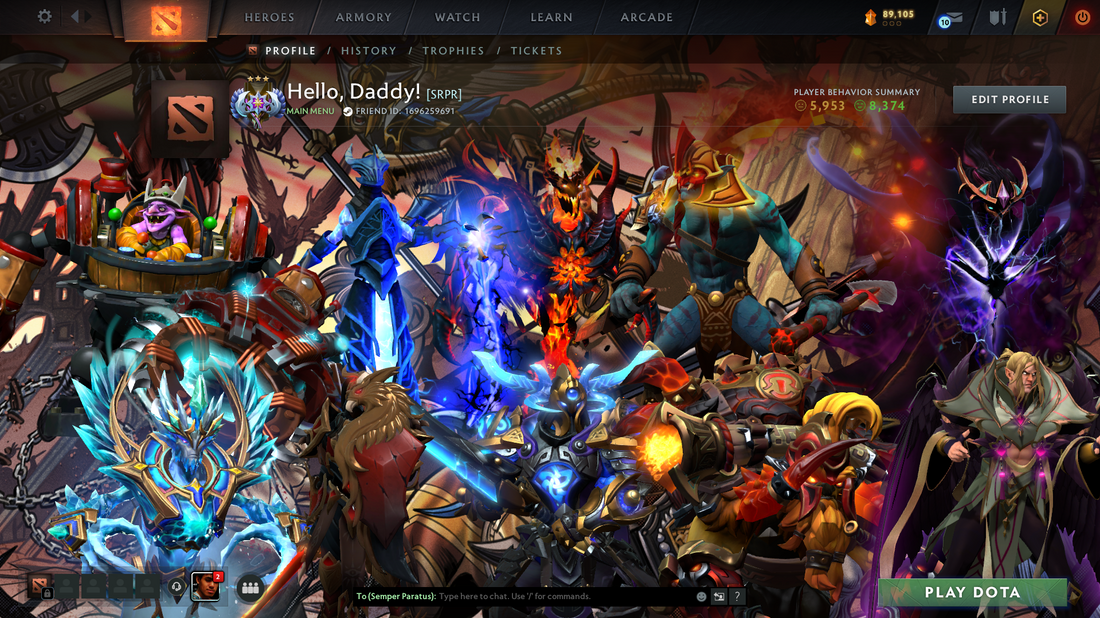Show the Trophies tab
The height and width of the screenshot is (618, 1100).
tap(453, 51)
